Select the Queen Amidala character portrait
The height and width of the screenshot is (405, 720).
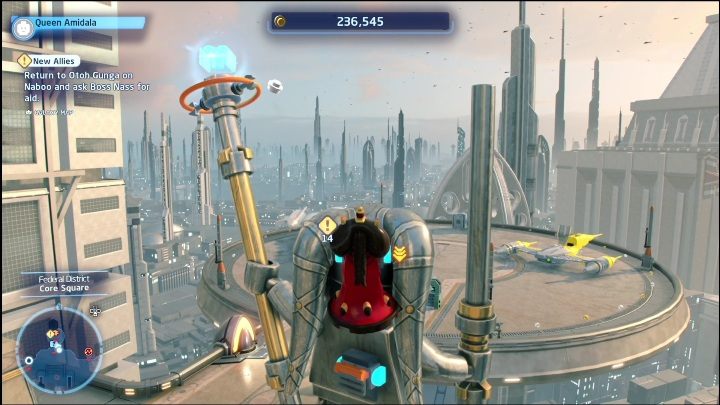[22, 26]
